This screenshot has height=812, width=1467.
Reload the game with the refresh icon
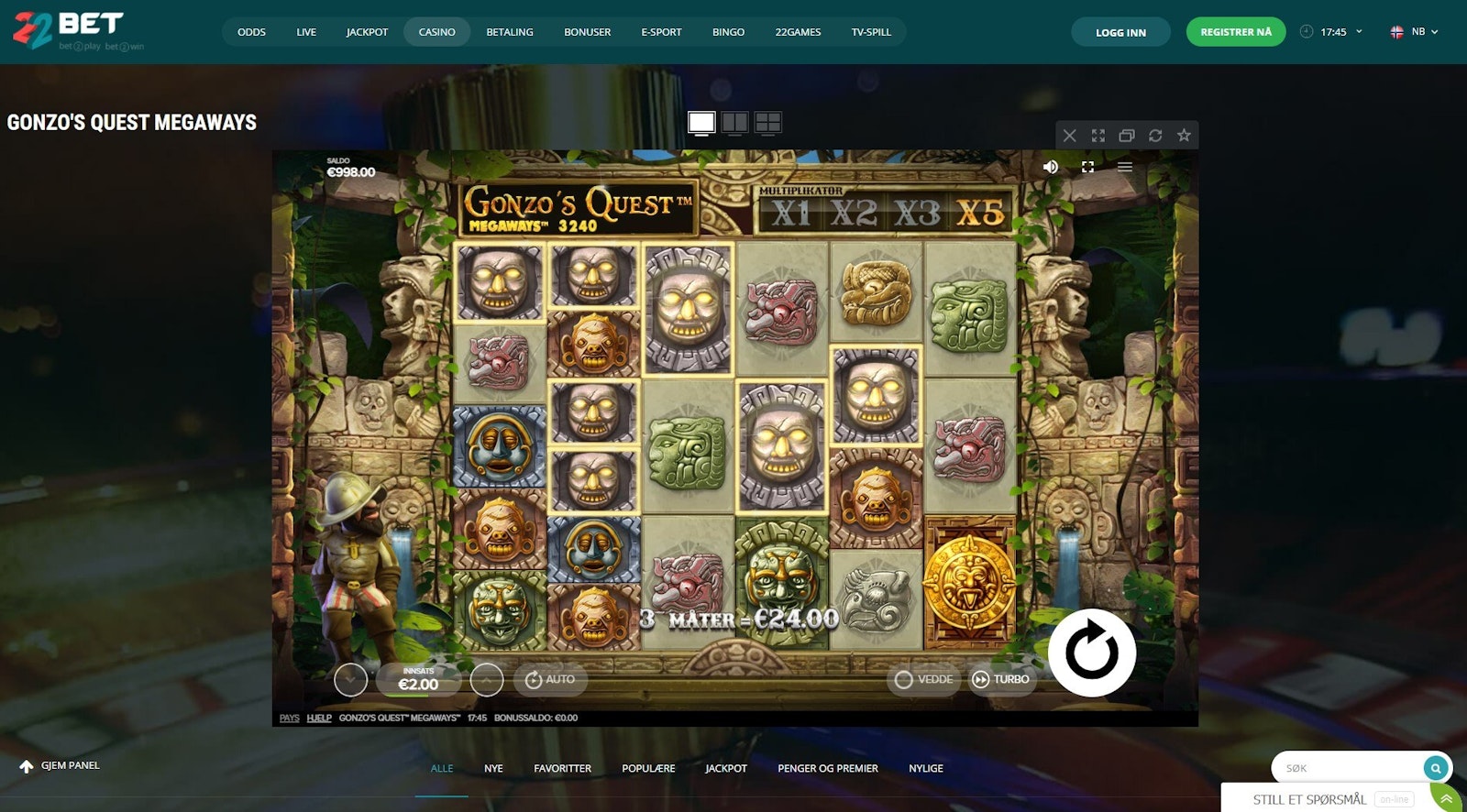point(1155,136)
